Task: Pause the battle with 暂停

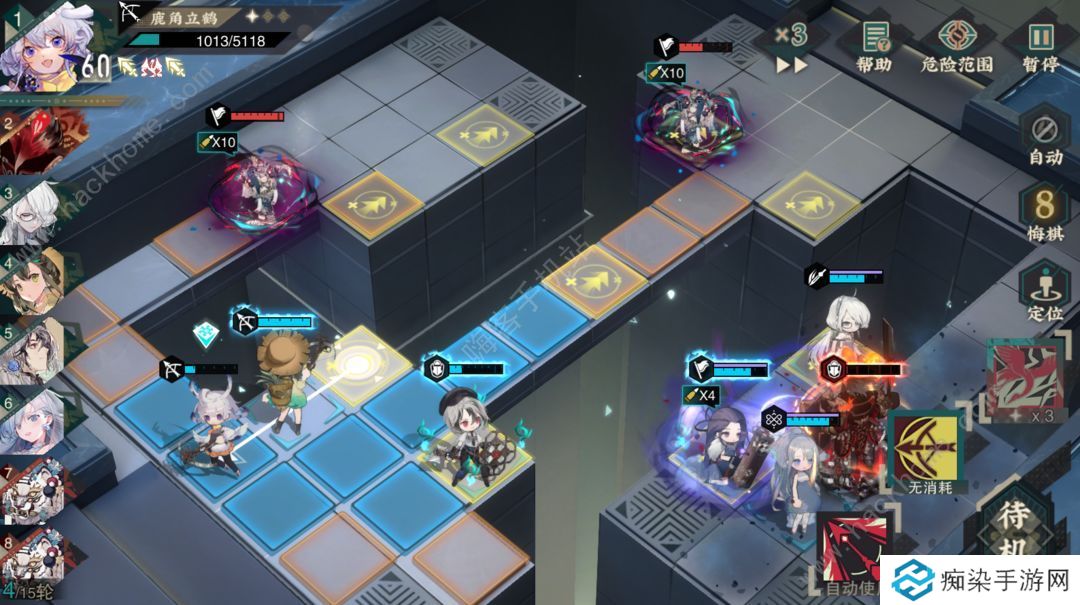Action: tap(1041, 45)
